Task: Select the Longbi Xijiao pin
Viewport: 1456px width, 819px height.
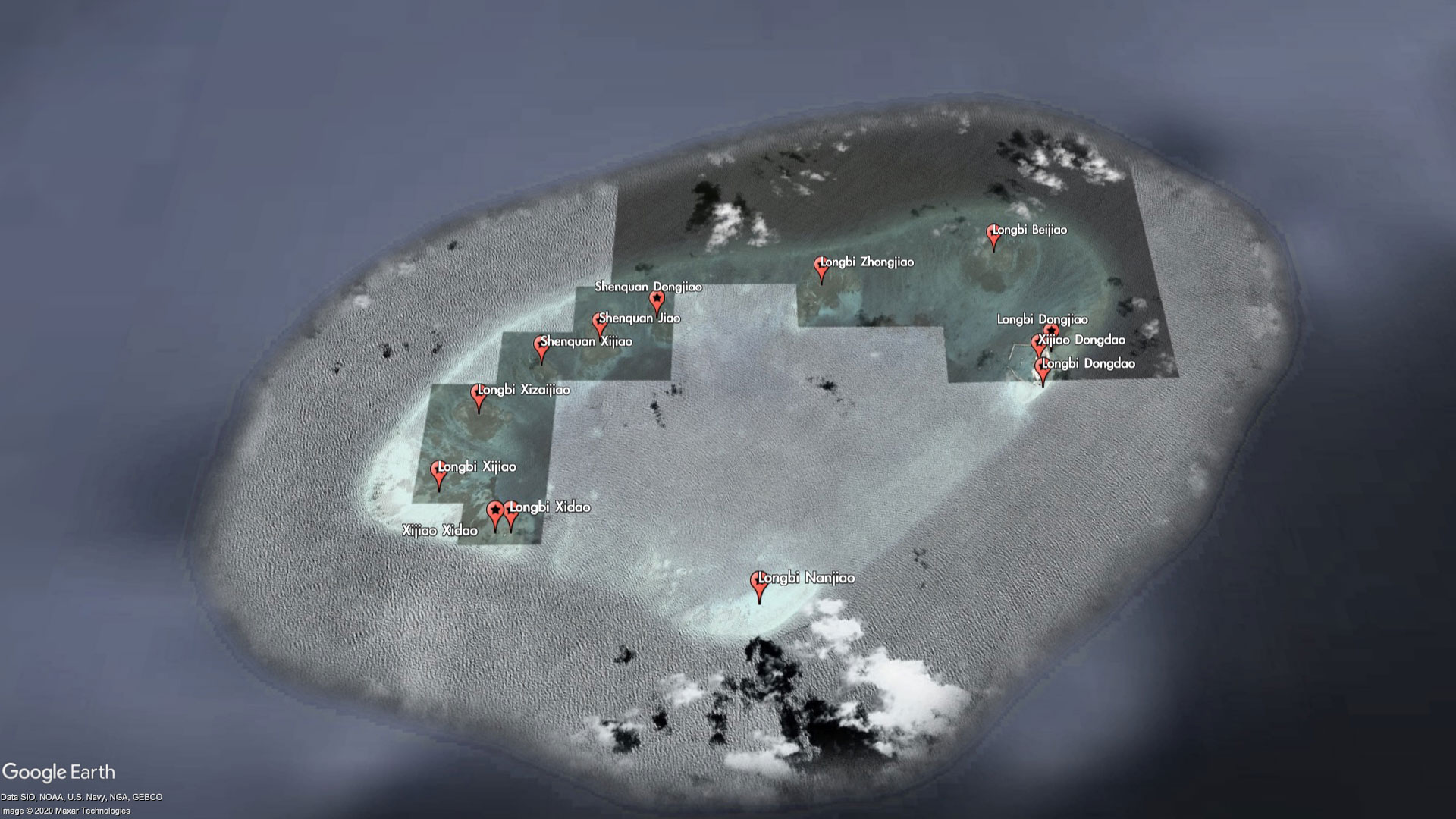Action: pos(438,471)
